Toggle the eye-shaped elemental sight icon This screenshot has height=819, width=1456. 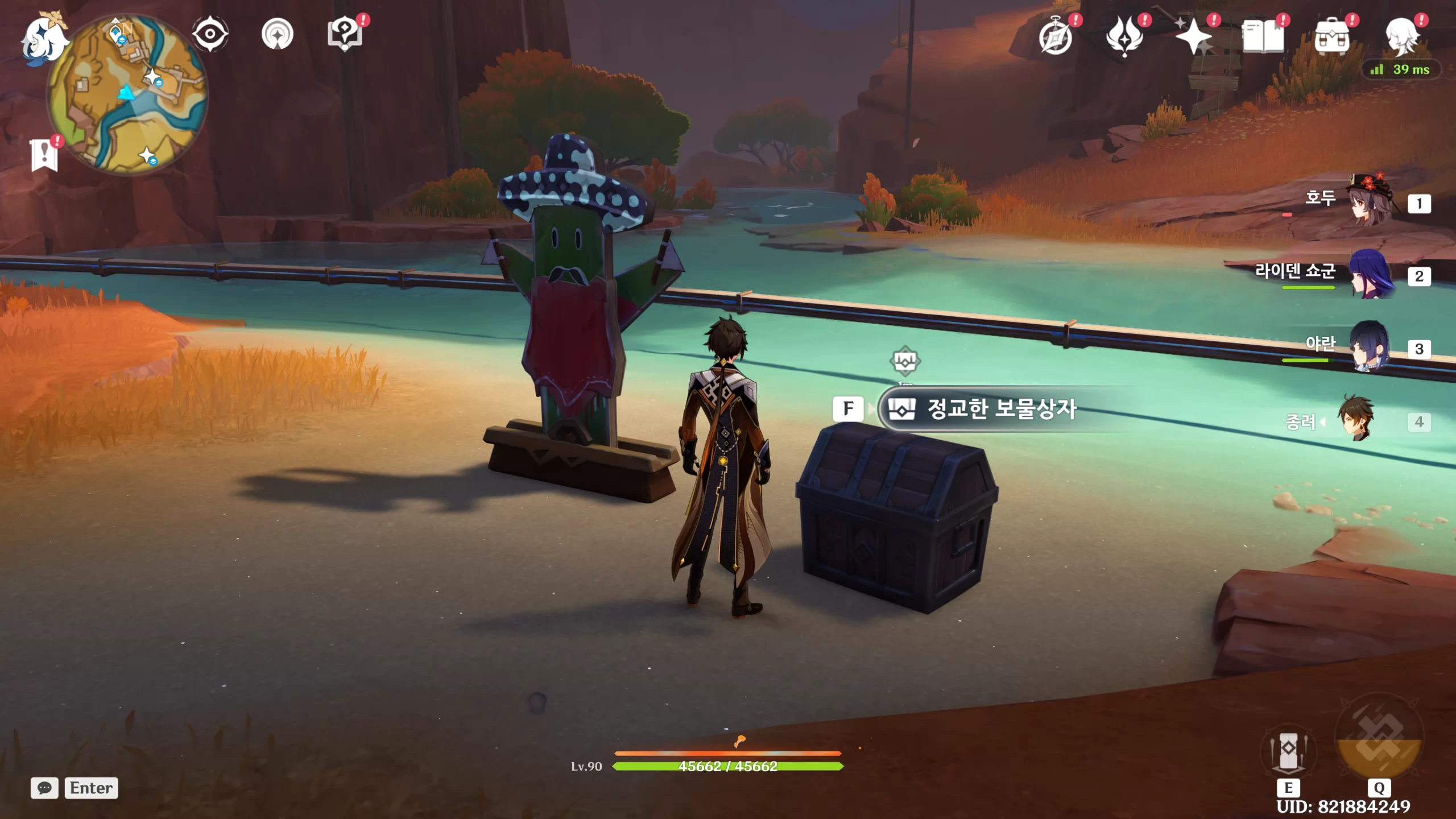(210, 34)
